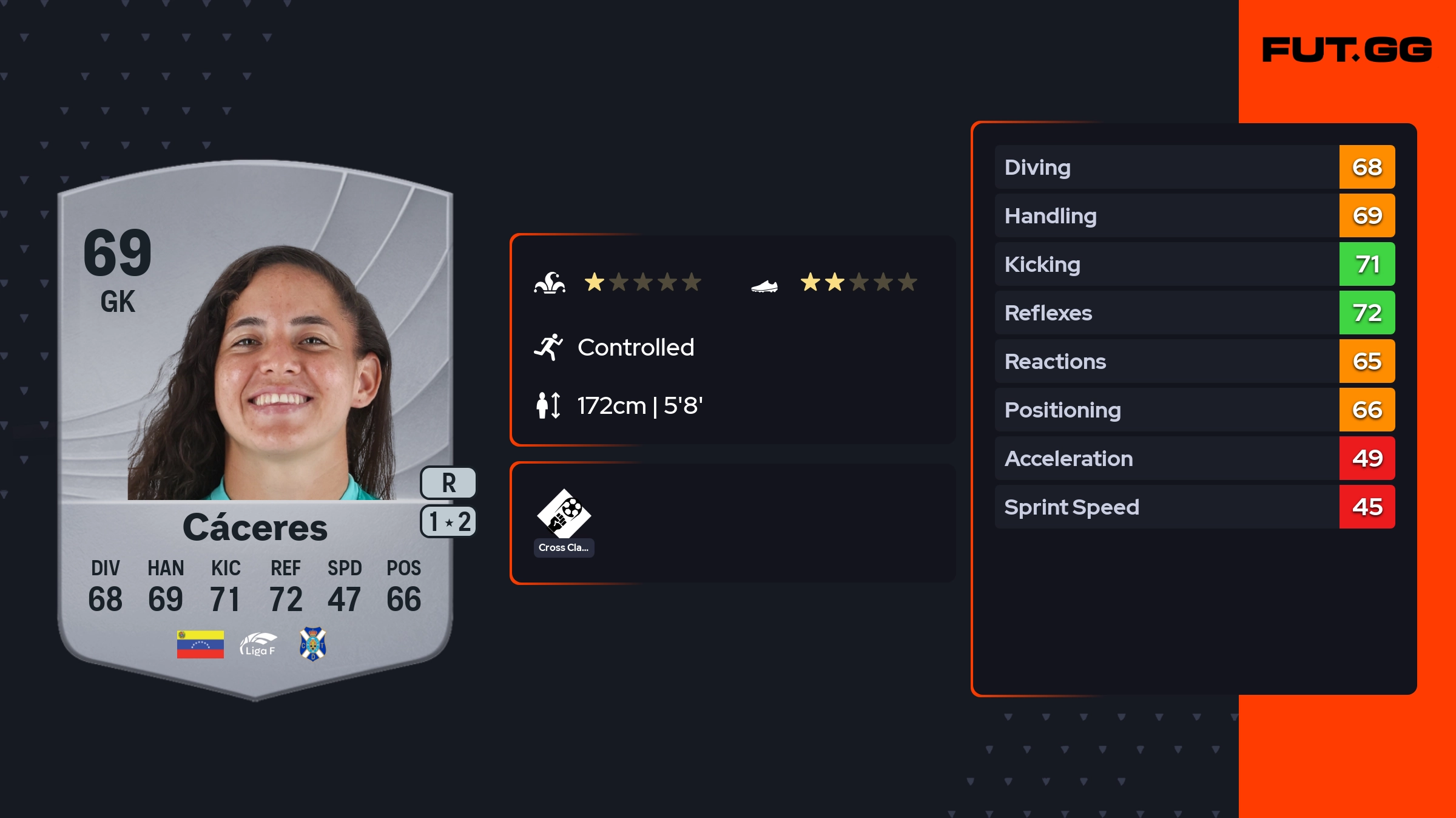Click the Kicking stat row
The height and width of the screenshot is (818, 1456).
pyautogui.click(x=1194, y=264)
